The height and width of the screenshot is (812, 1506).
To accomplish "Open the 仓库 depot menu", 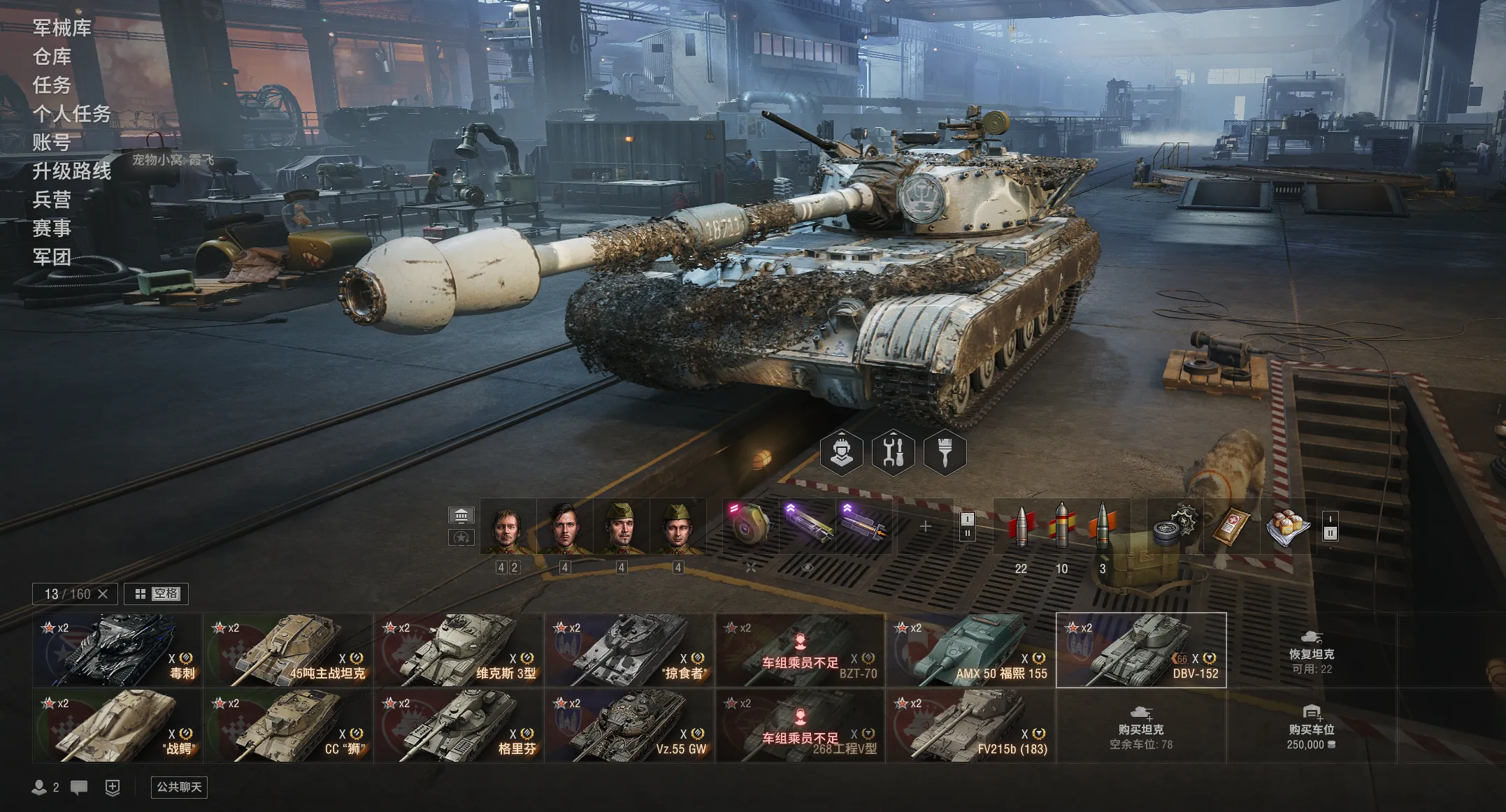I will 52,57.
